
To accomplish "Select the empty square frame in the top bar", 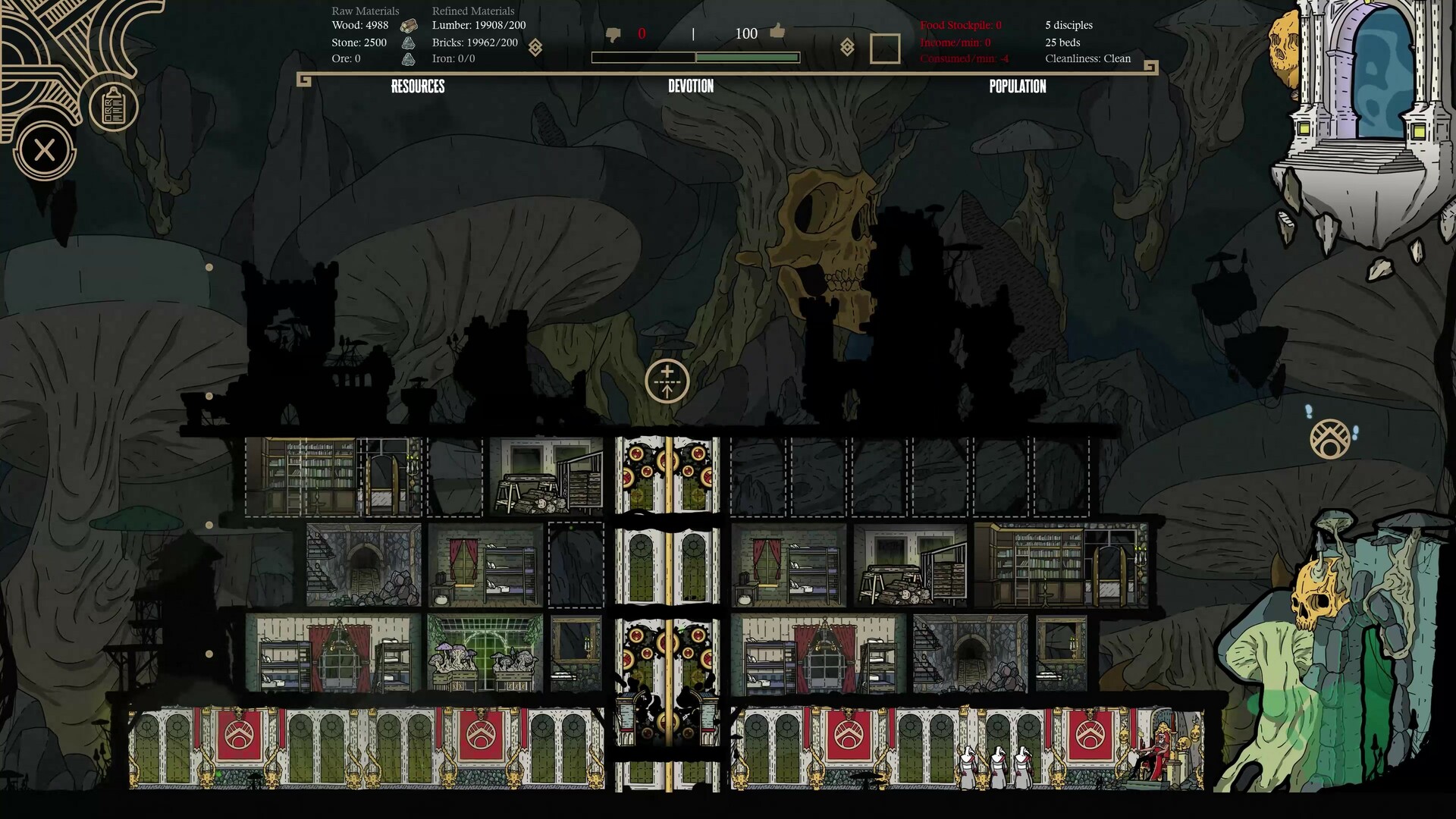I will point(884,49).
